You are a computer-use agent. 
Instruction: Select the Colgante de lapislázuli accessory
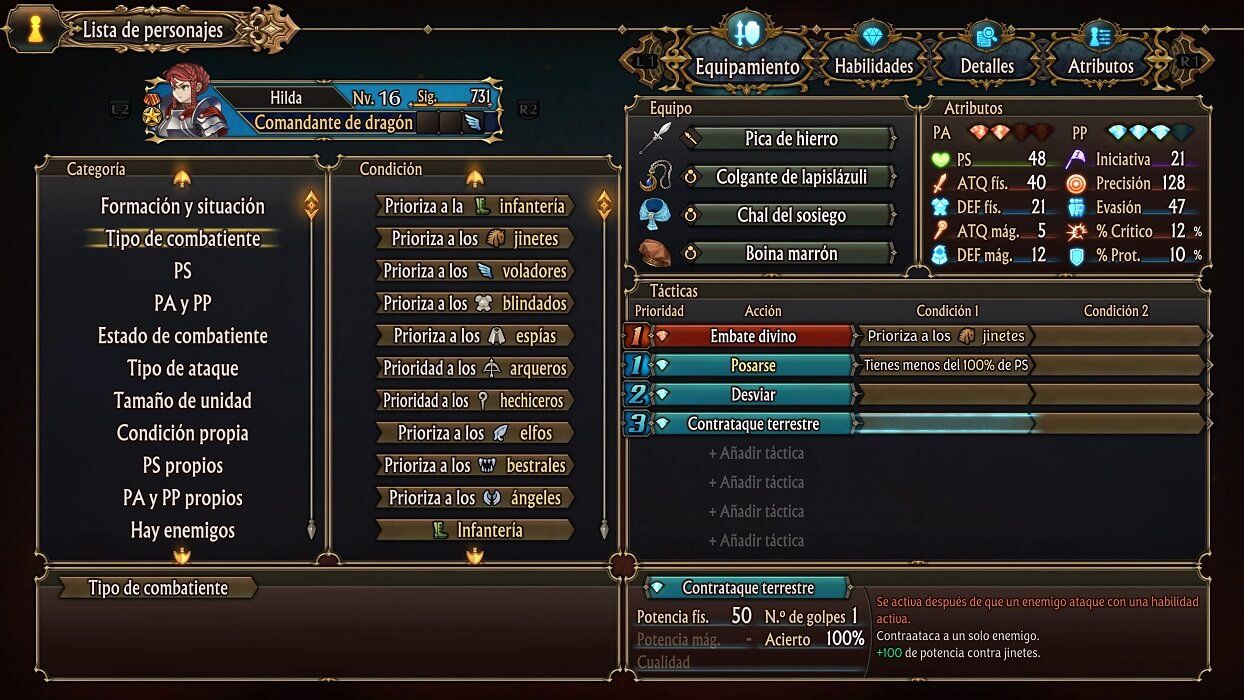(790, 177)
